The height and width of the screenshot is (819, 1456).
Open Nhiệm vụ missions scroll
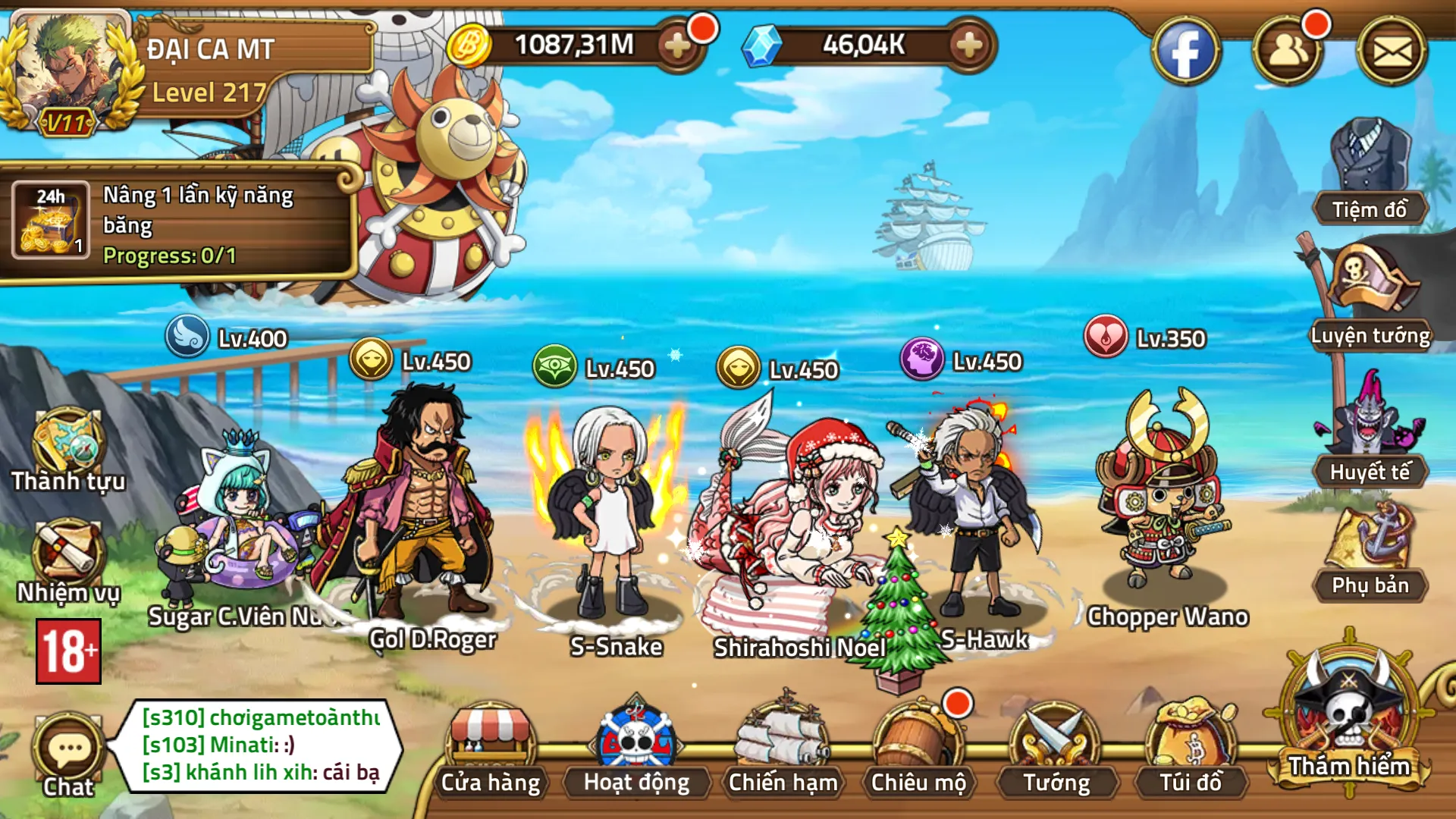[68, 561]
